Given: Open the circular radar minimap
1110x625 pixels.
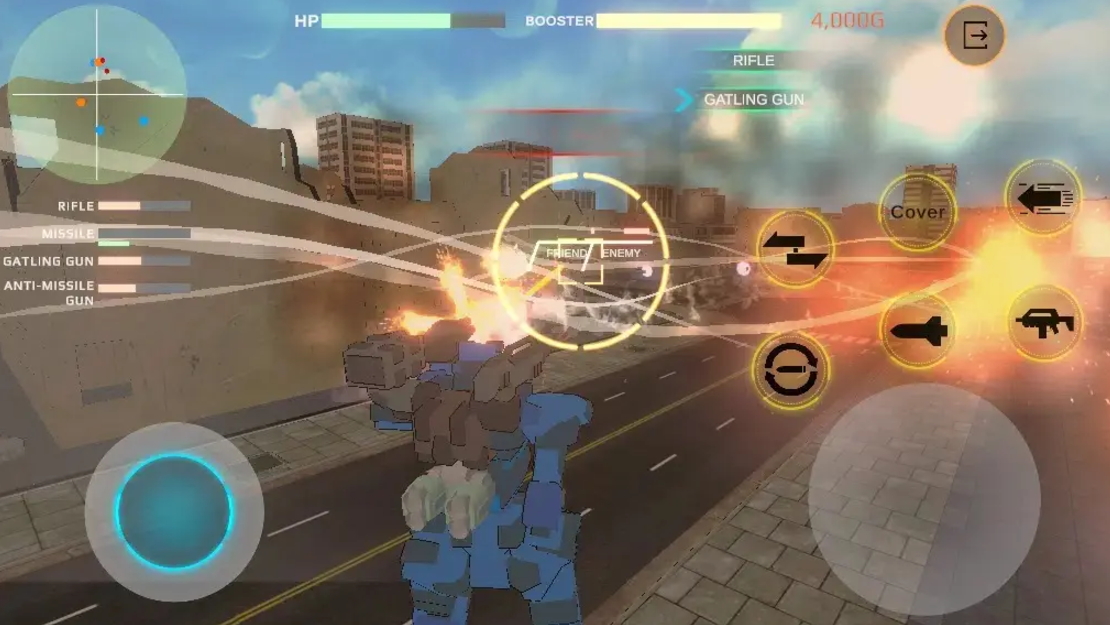Looking at the screenshot, I should pyautogui.click(x=97, y=95).
